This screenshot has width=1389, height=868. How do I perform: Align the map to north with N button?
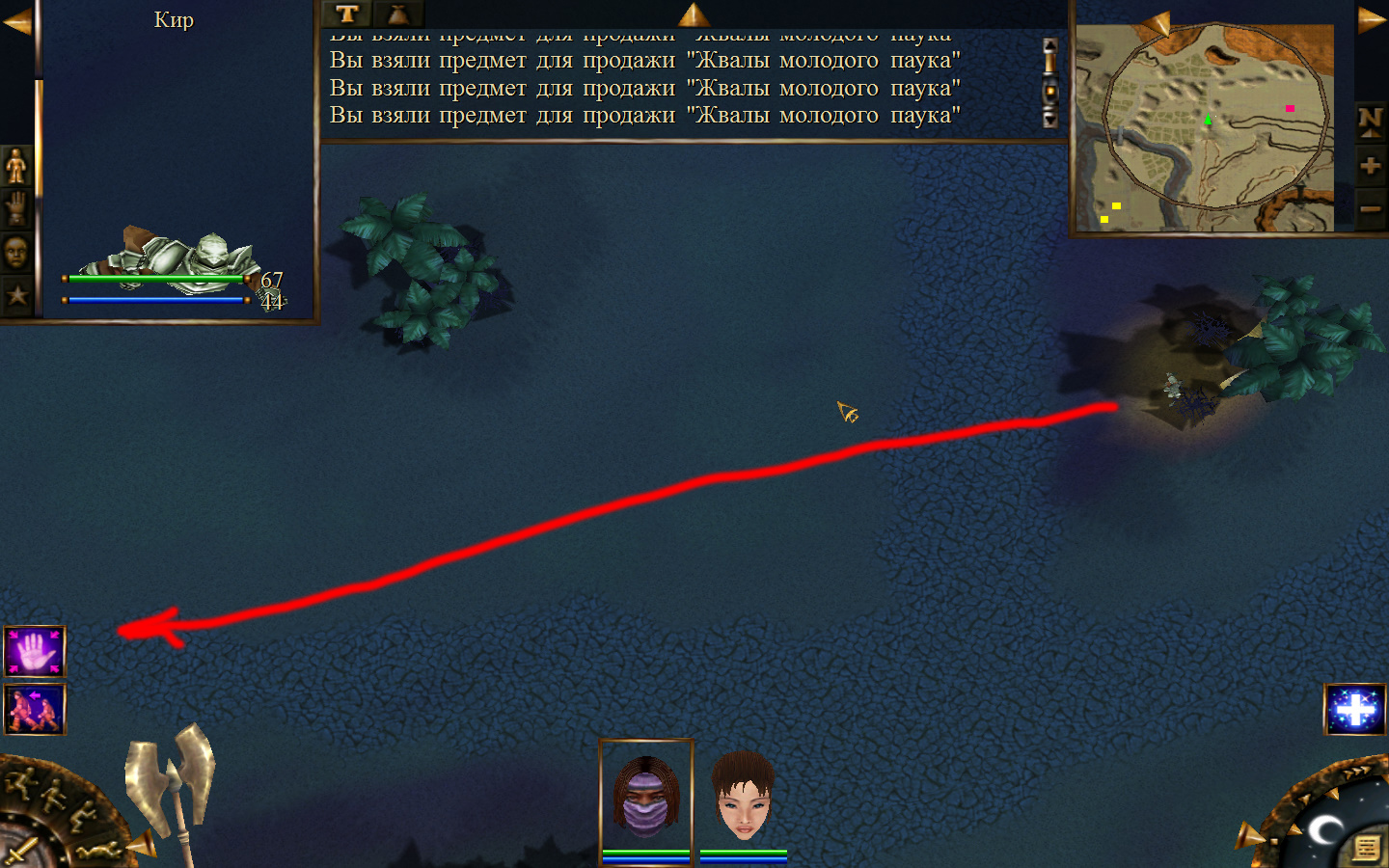1370,121
